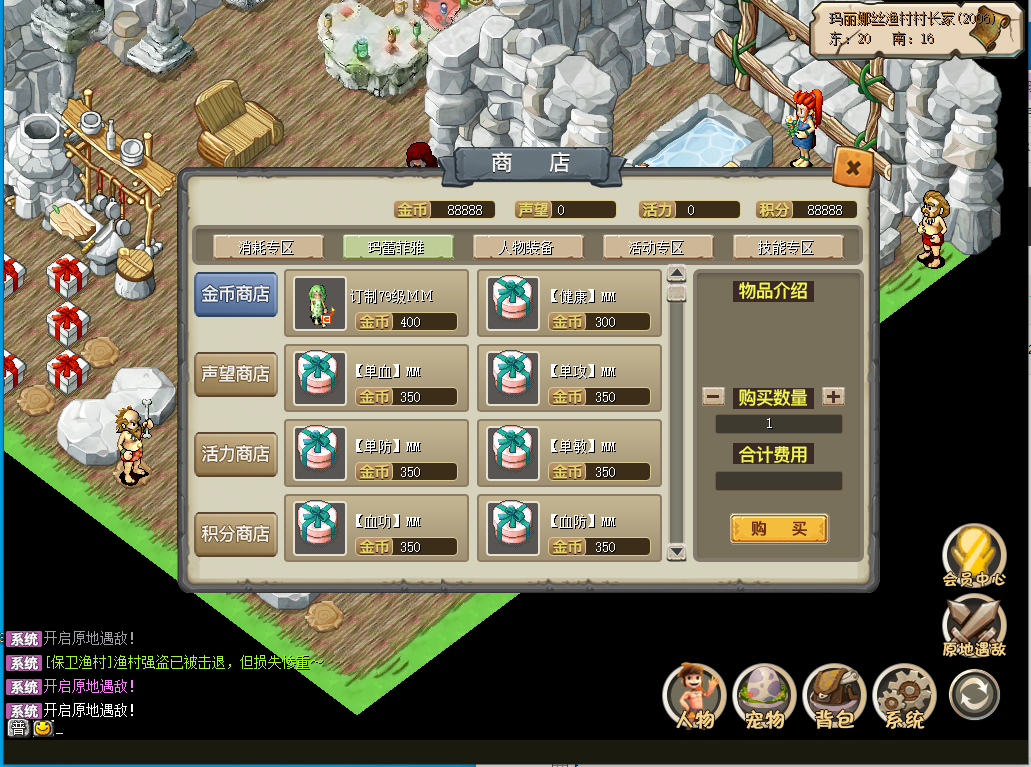Choose the 【健康】MM item
The width and height of the screenshot is (1031, 767).
click(x=569, y=304)
